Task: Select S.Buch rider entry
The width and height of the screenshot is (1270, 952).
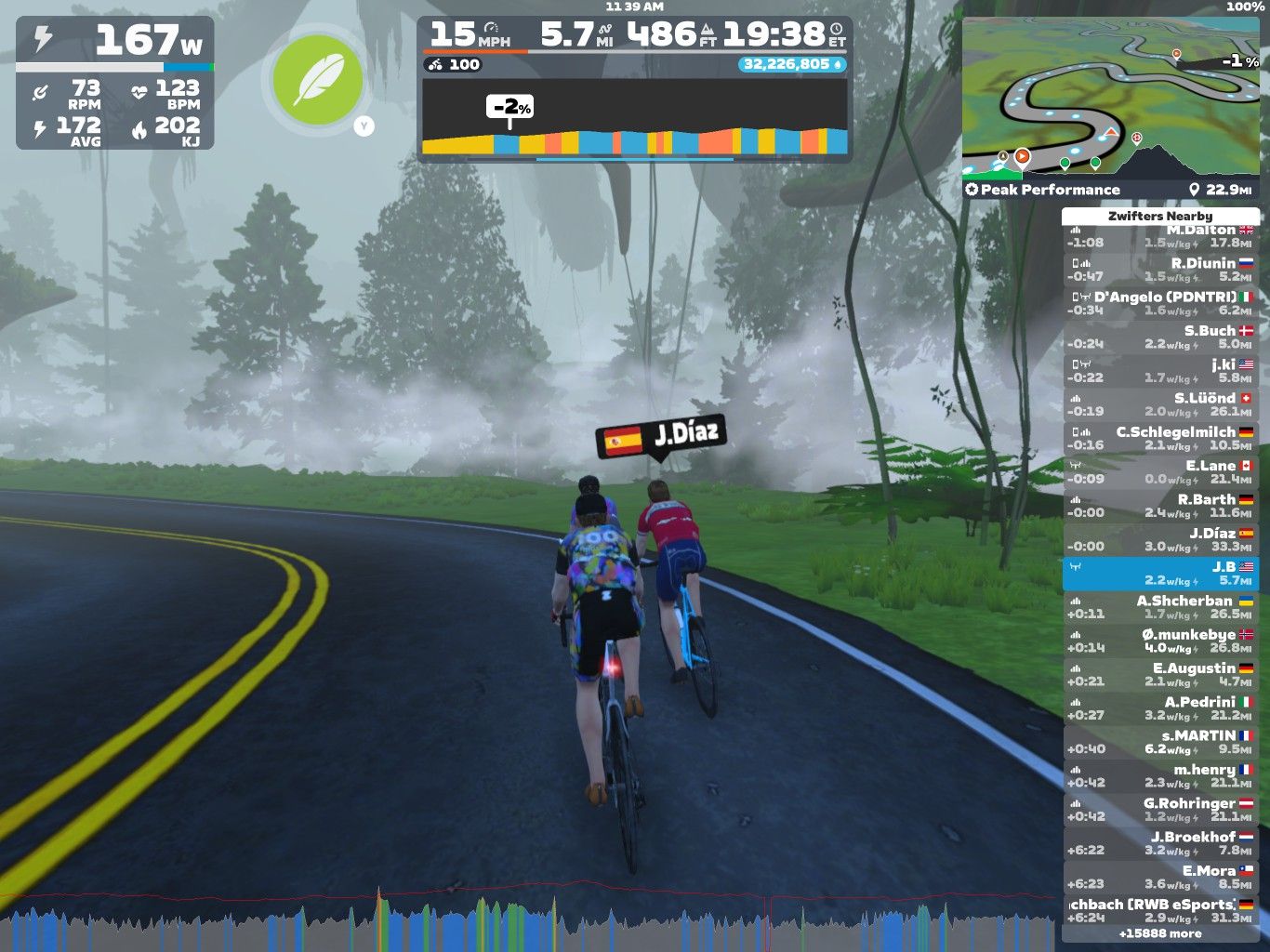Action: [x=1160, y=337]
